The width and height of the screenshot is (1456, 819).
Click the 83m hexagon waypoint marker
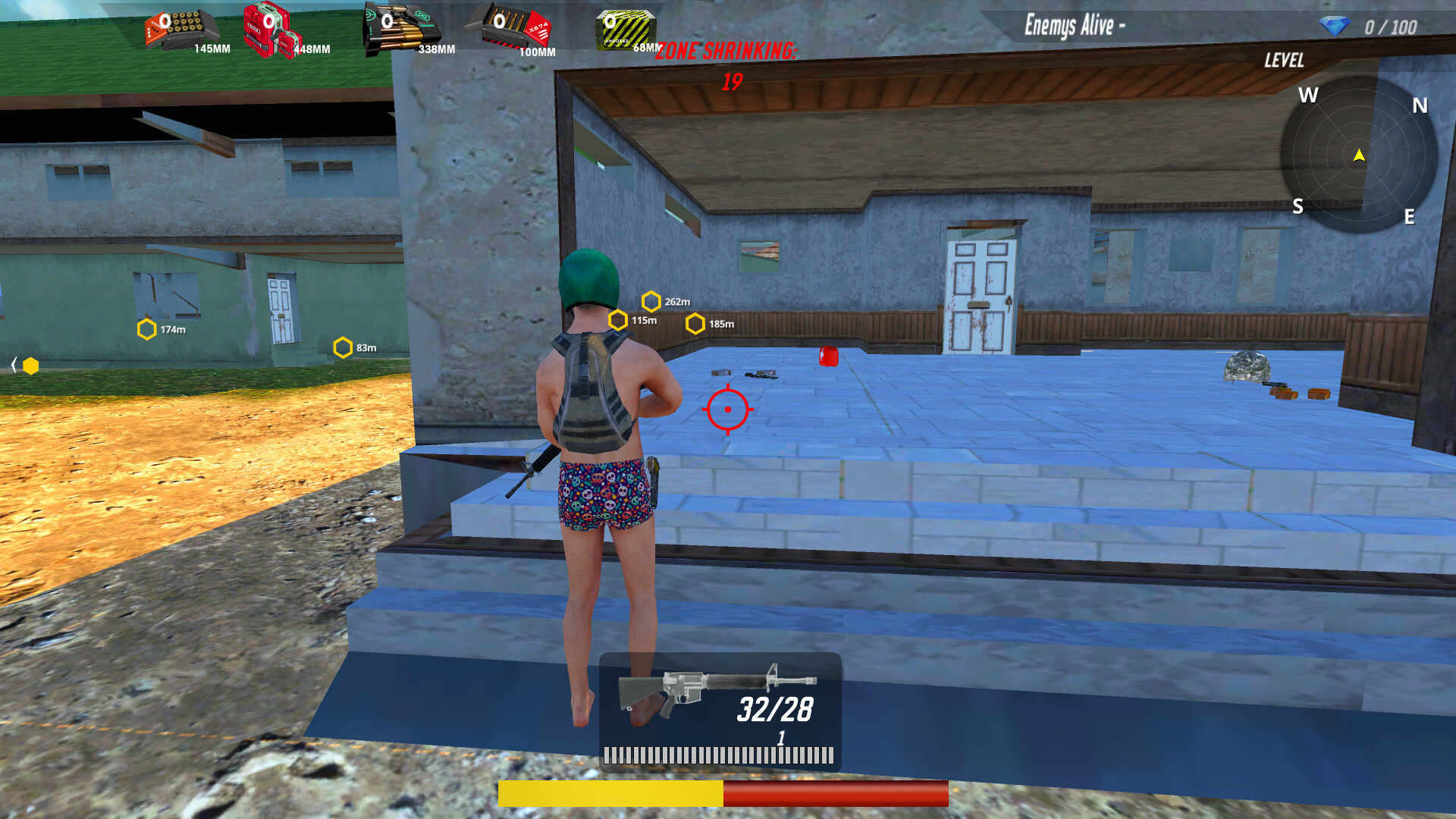click(x=343, y=347)
